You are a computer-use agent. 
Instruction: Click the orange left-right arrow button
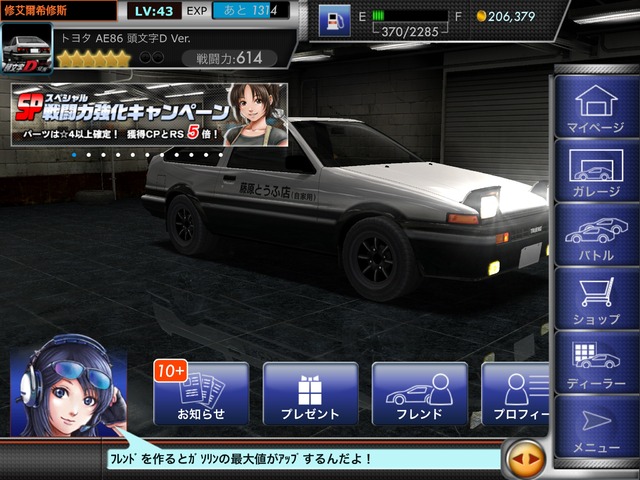[526, 459]
